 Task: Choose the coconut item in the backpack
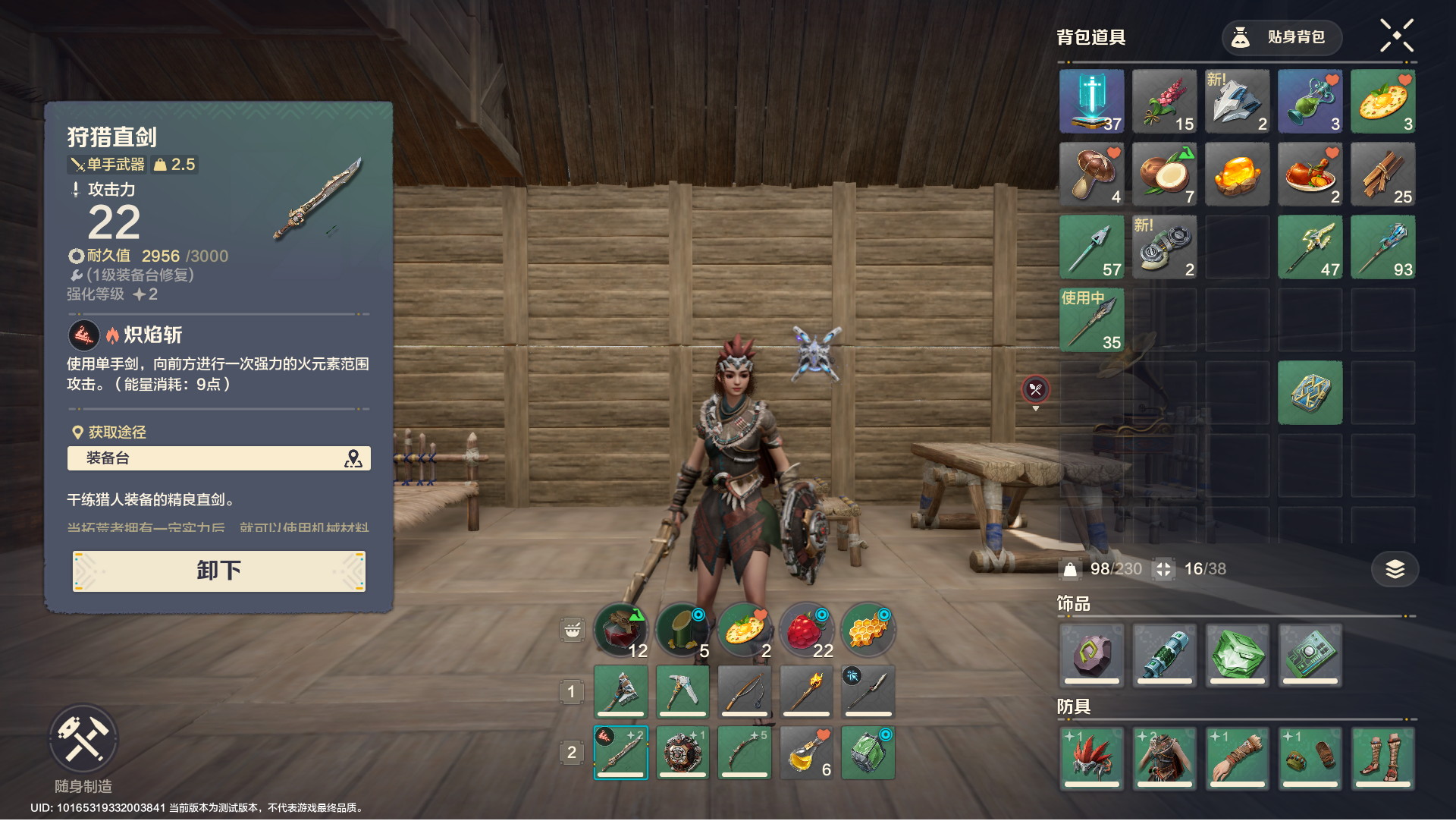(x=1164, y=175)
